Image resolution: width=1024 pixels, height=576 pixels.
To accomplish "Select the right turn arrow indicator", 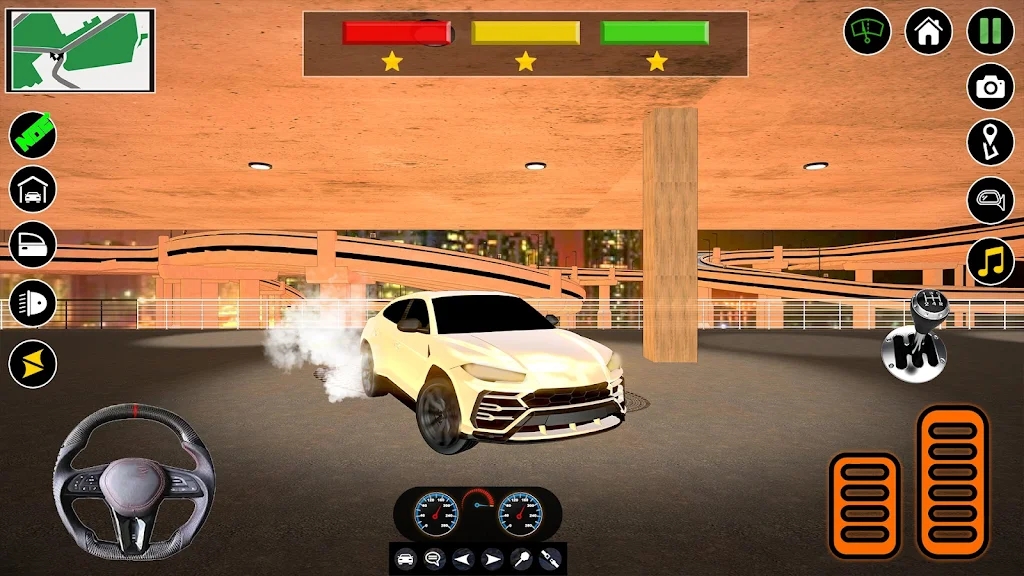I will click(x=492, y=559).
